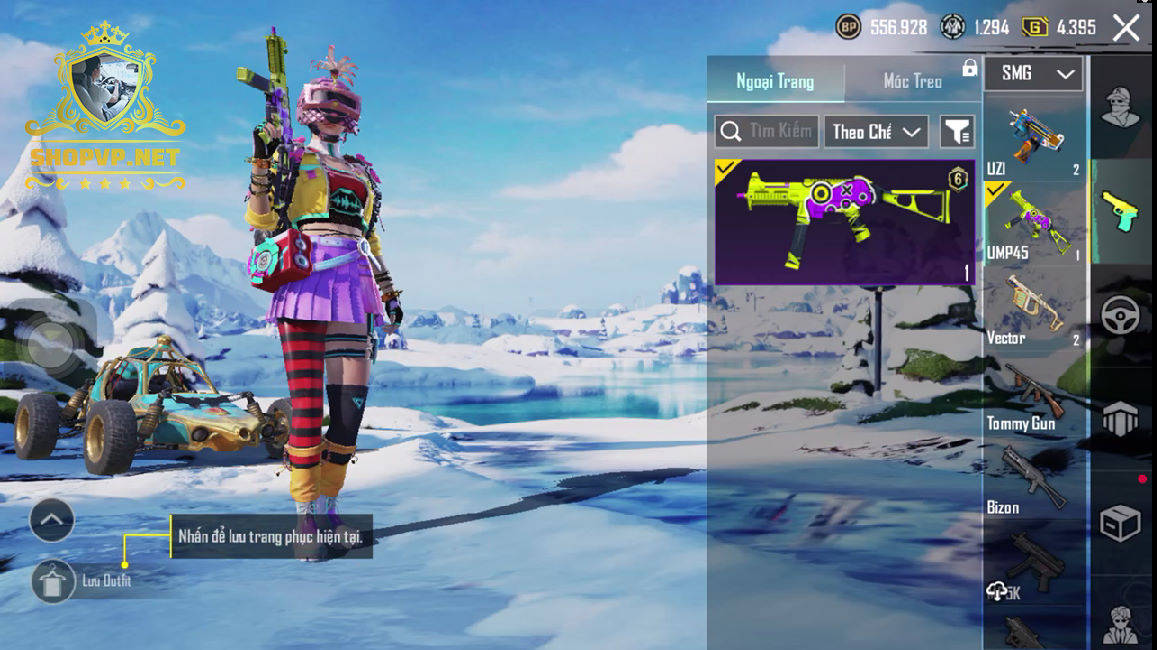Open the character outfit category icon
This screenshot has height=650, width=1157.
[x=1120, y=108]
